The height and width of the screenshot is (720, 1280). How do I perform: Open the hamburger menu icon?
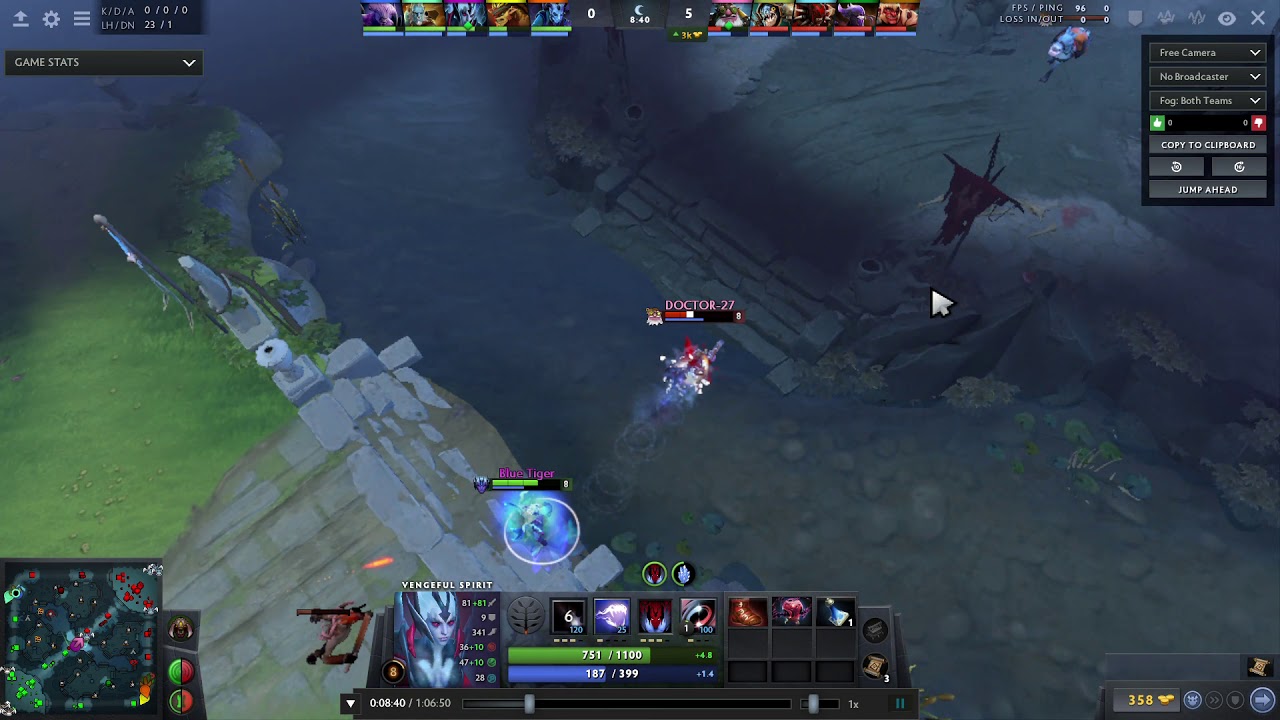pos(82,19)
